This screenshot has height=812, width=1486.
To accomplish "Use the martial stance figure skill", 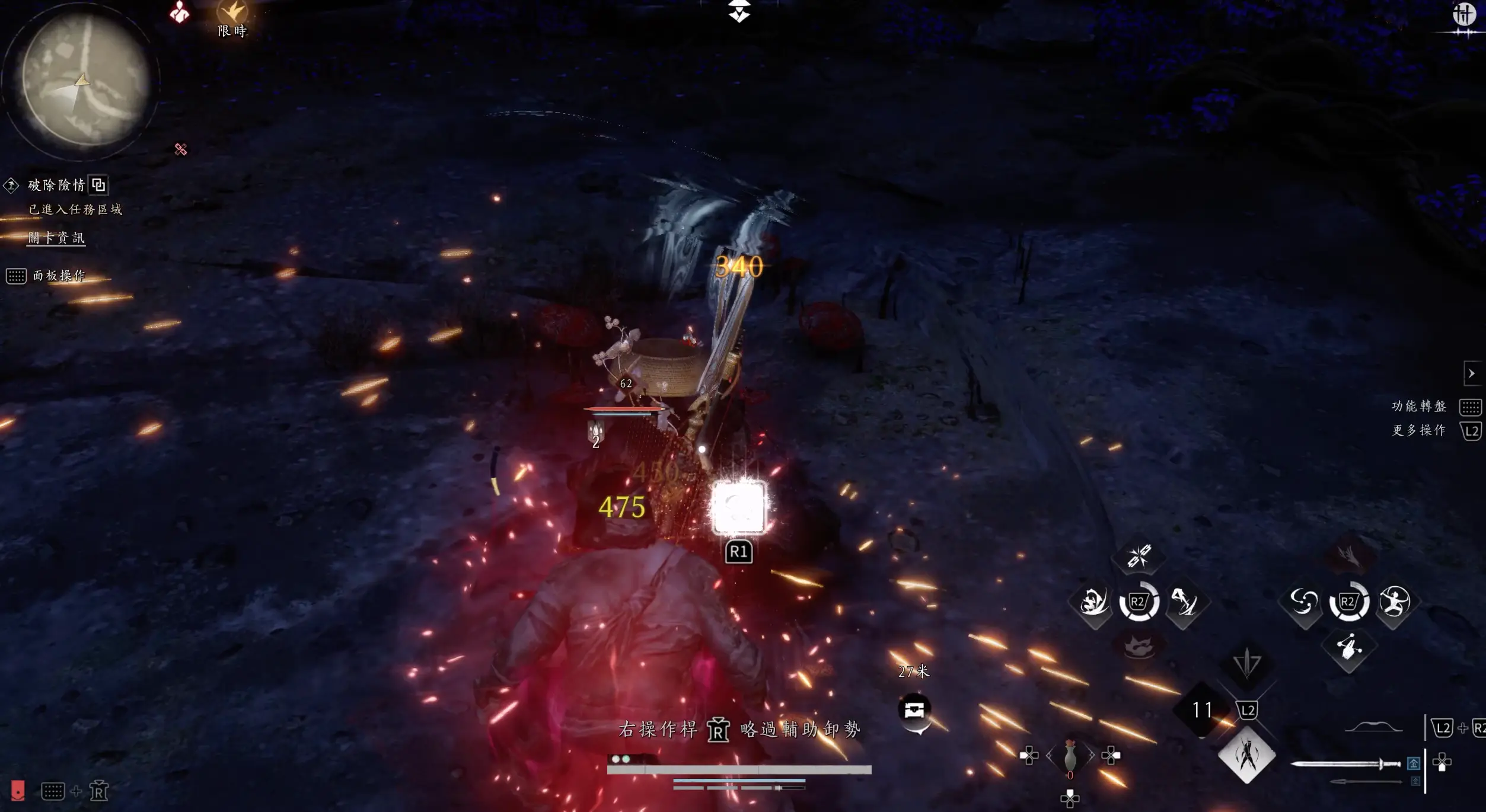I will (x=1394, y=603).
